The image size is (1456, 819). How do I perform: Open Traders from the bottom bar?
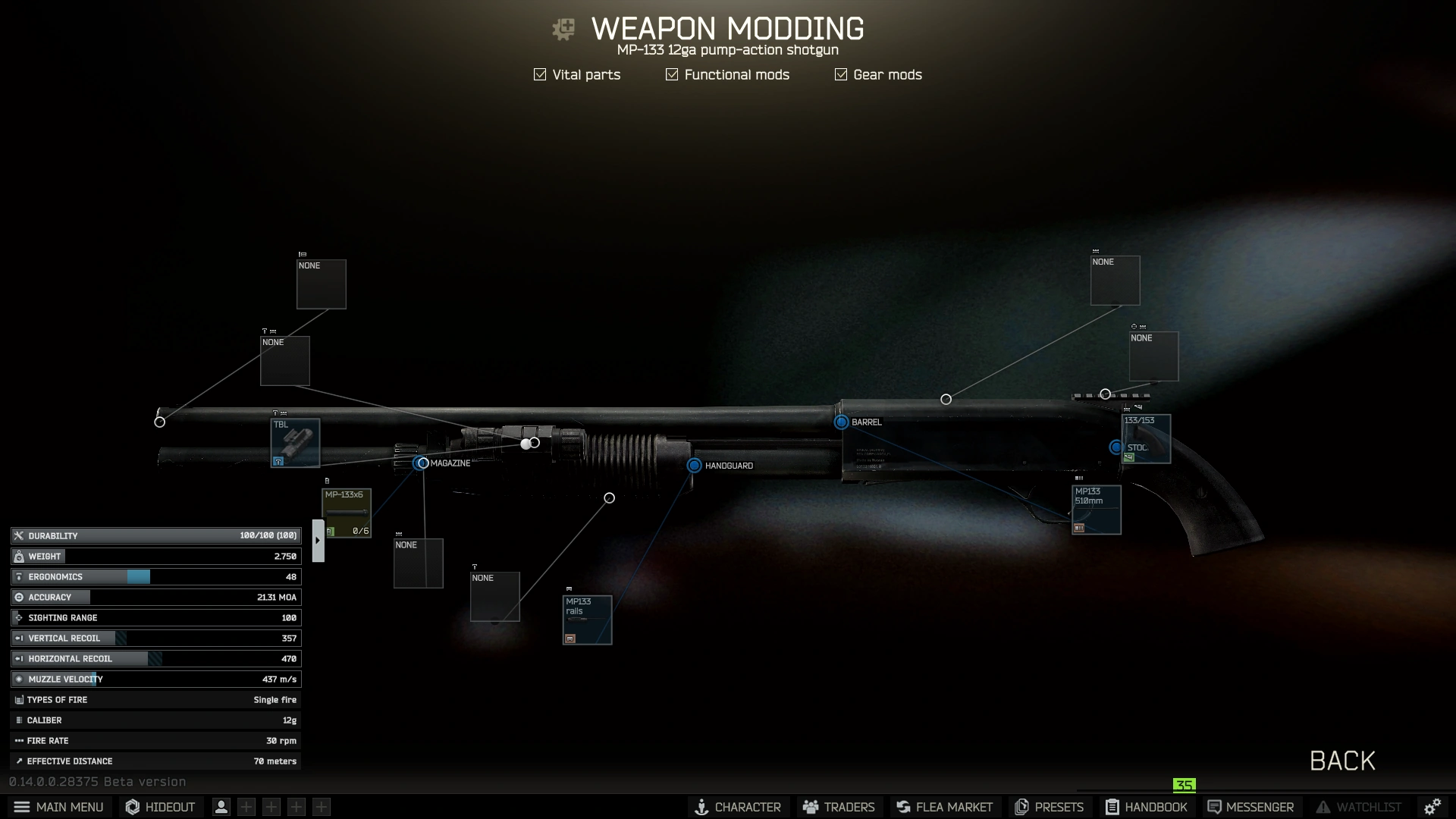(810, 807)
